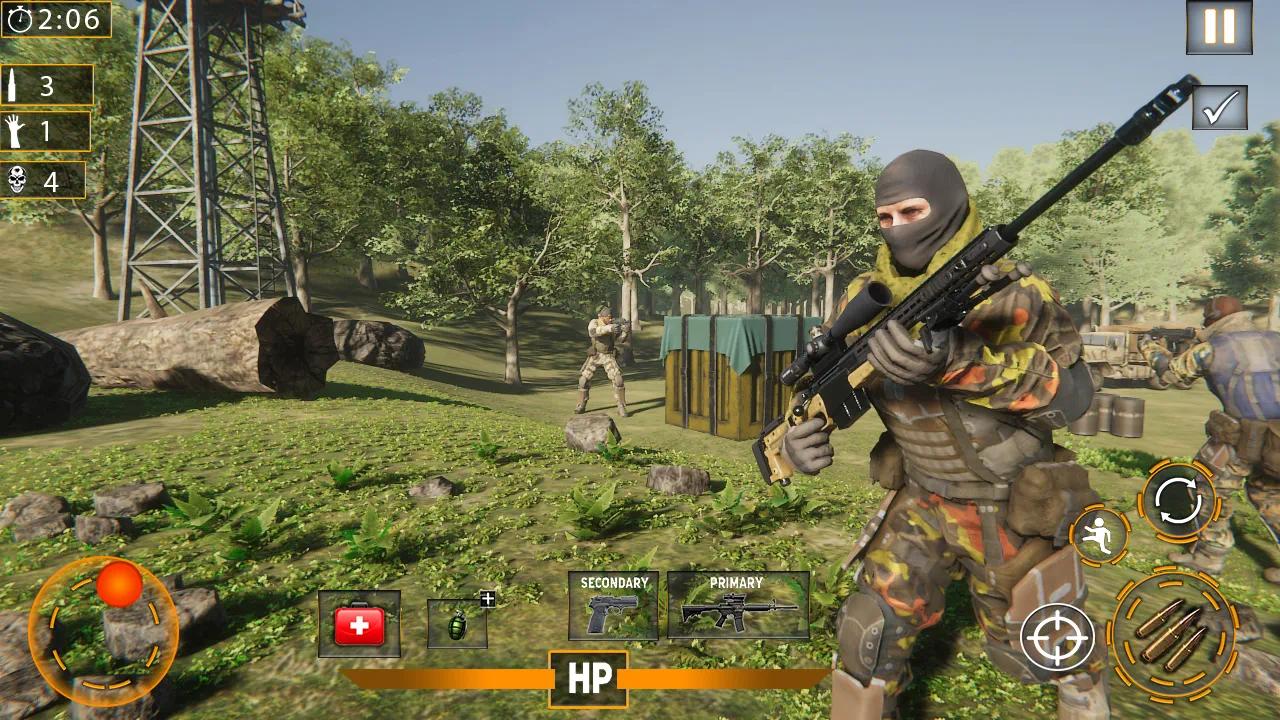
Task: Tap the weapon swap arrows control
Action: click(1180, 497)
